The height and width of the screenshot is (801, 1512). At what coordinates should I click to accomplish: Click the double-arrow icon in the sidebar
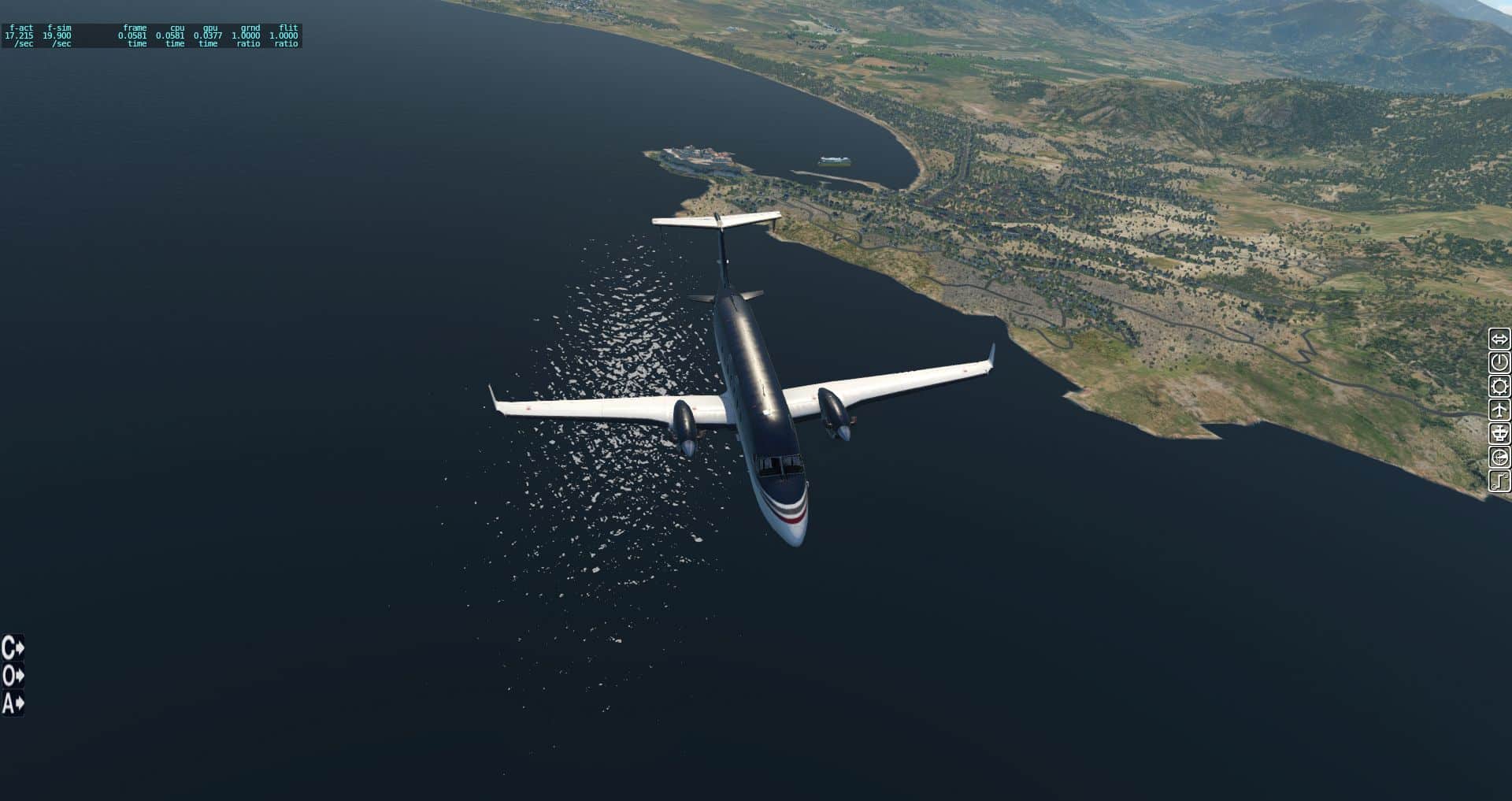click(x=1499, y=339)
